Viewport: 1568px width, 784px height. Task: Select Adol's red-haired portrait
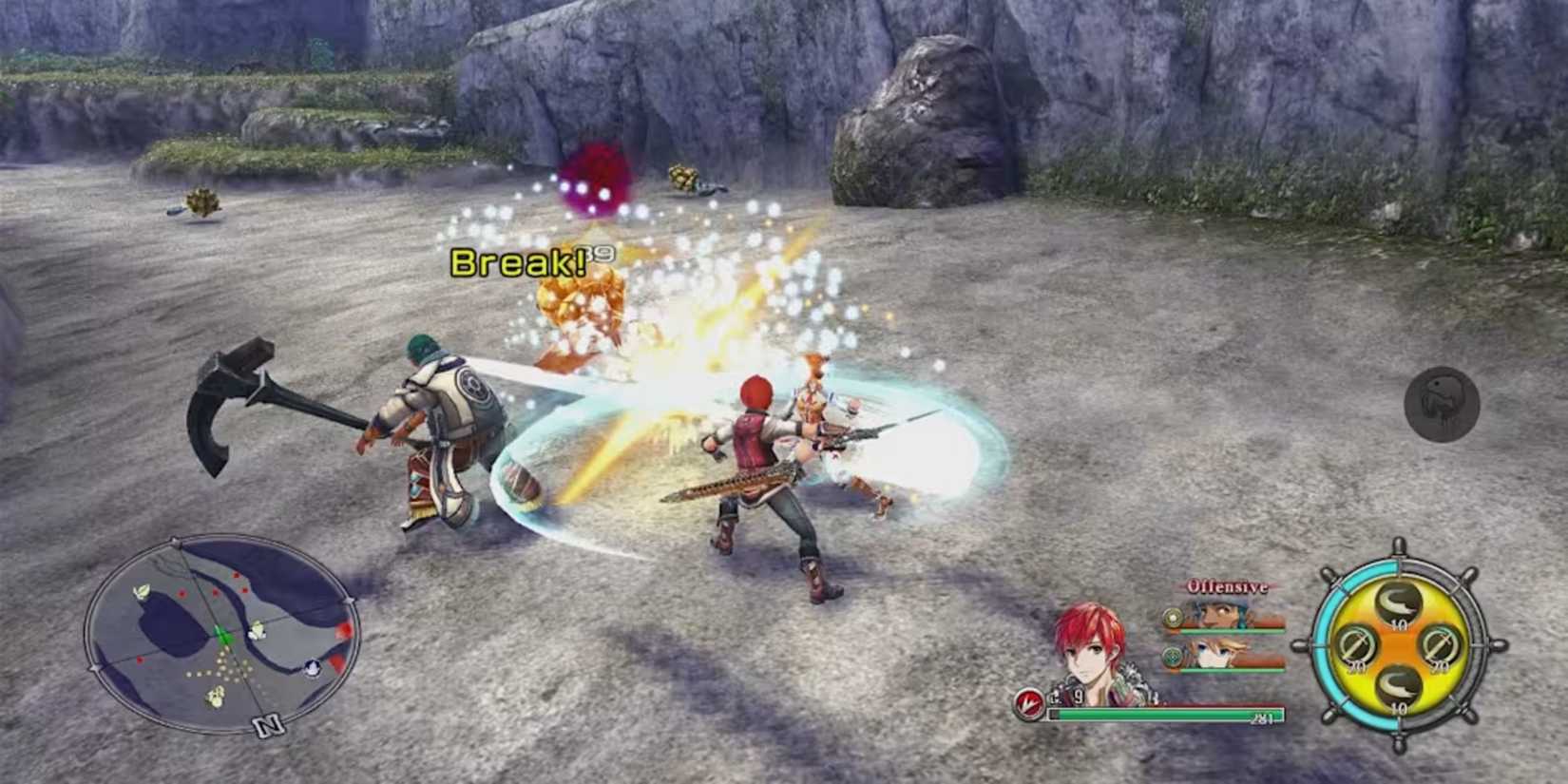(1093, 654)
